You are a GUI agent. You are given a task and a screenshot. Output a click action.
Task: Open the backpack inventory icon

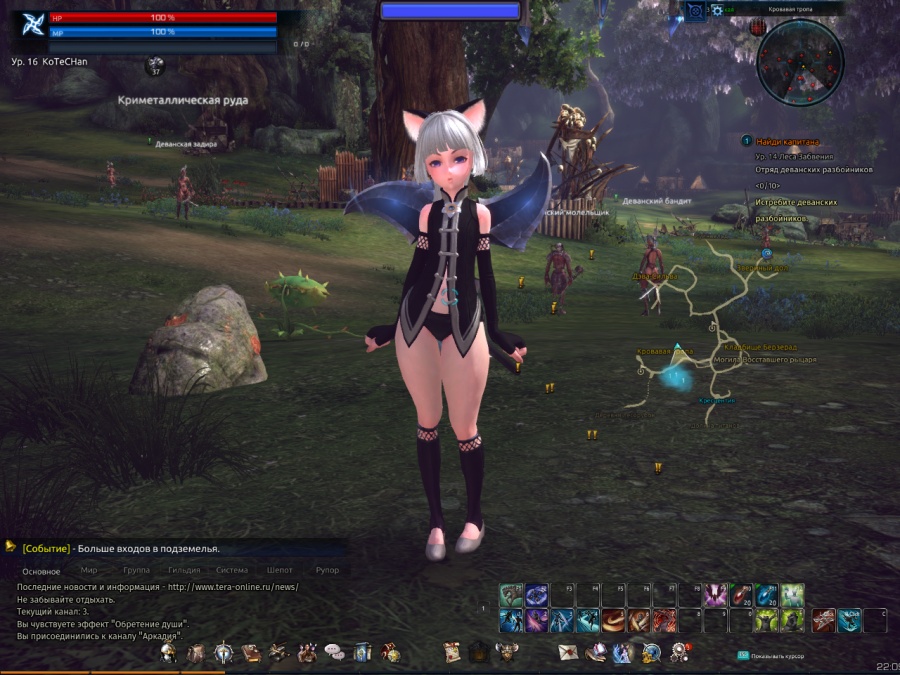[196, 653]
